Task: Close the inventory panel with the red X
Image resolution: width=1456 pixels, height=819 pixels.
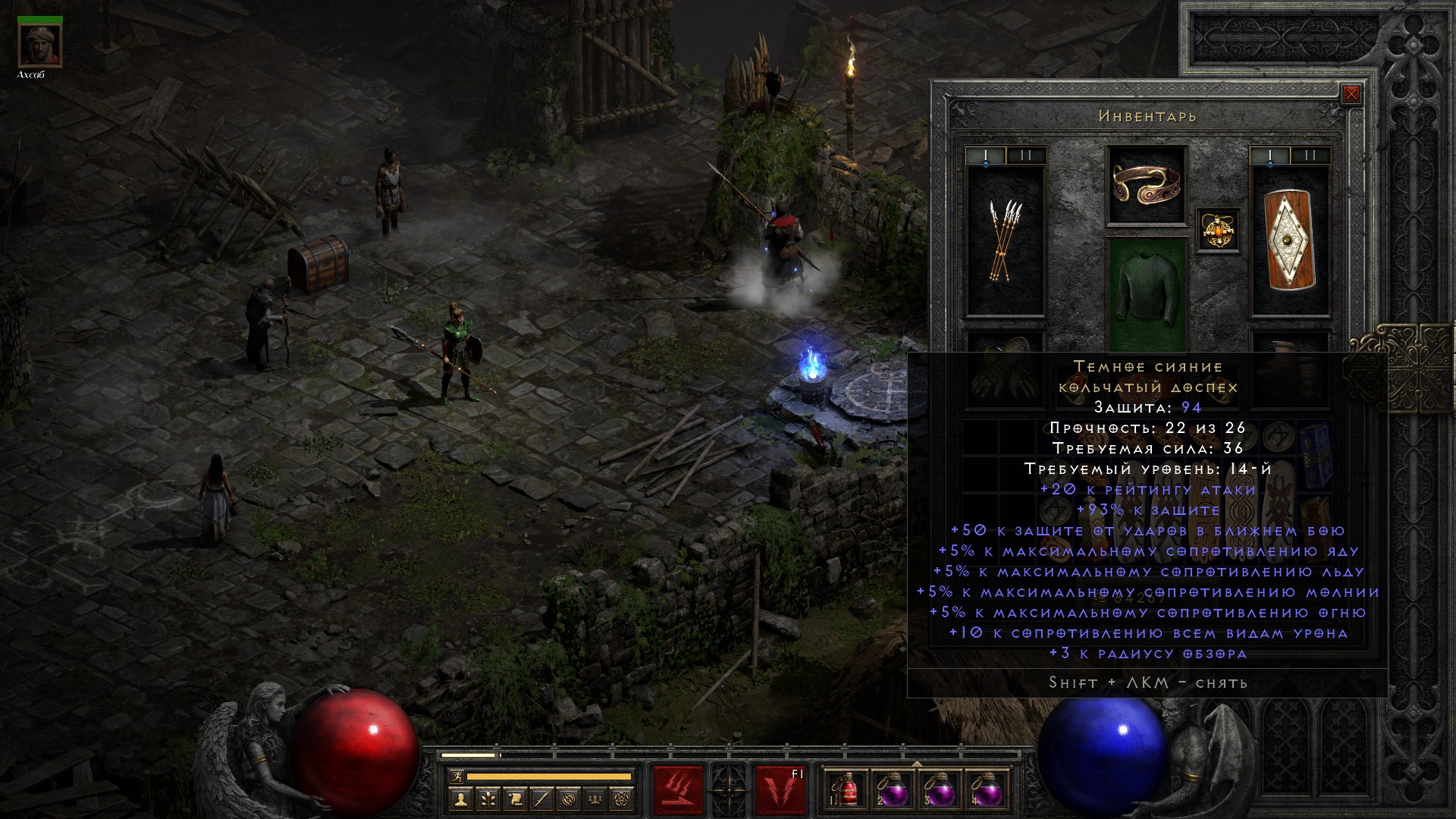Action: pos(1351,95)
